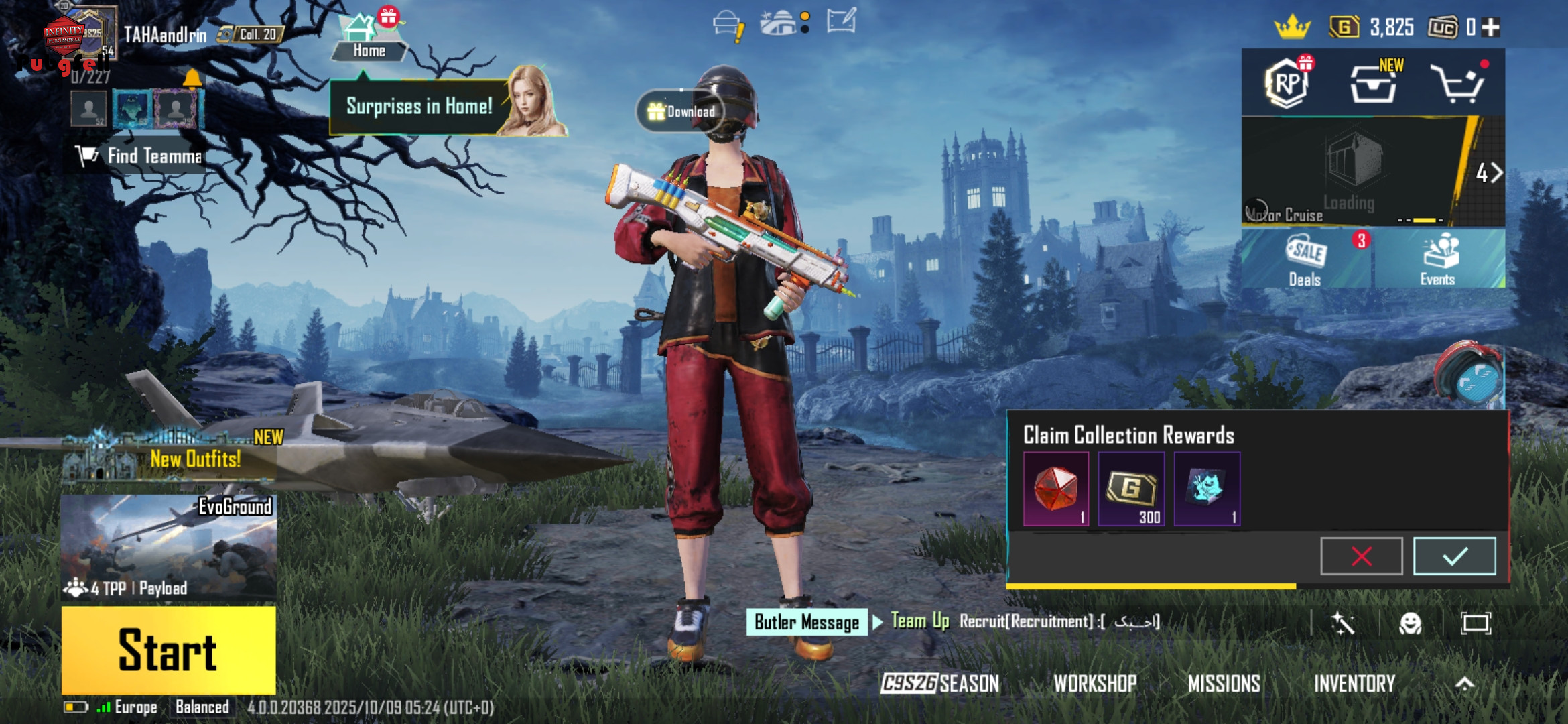Open the Missions menu
Image resolution: width=1568 pixels, height=724 pixels.
click(1224, 684)
